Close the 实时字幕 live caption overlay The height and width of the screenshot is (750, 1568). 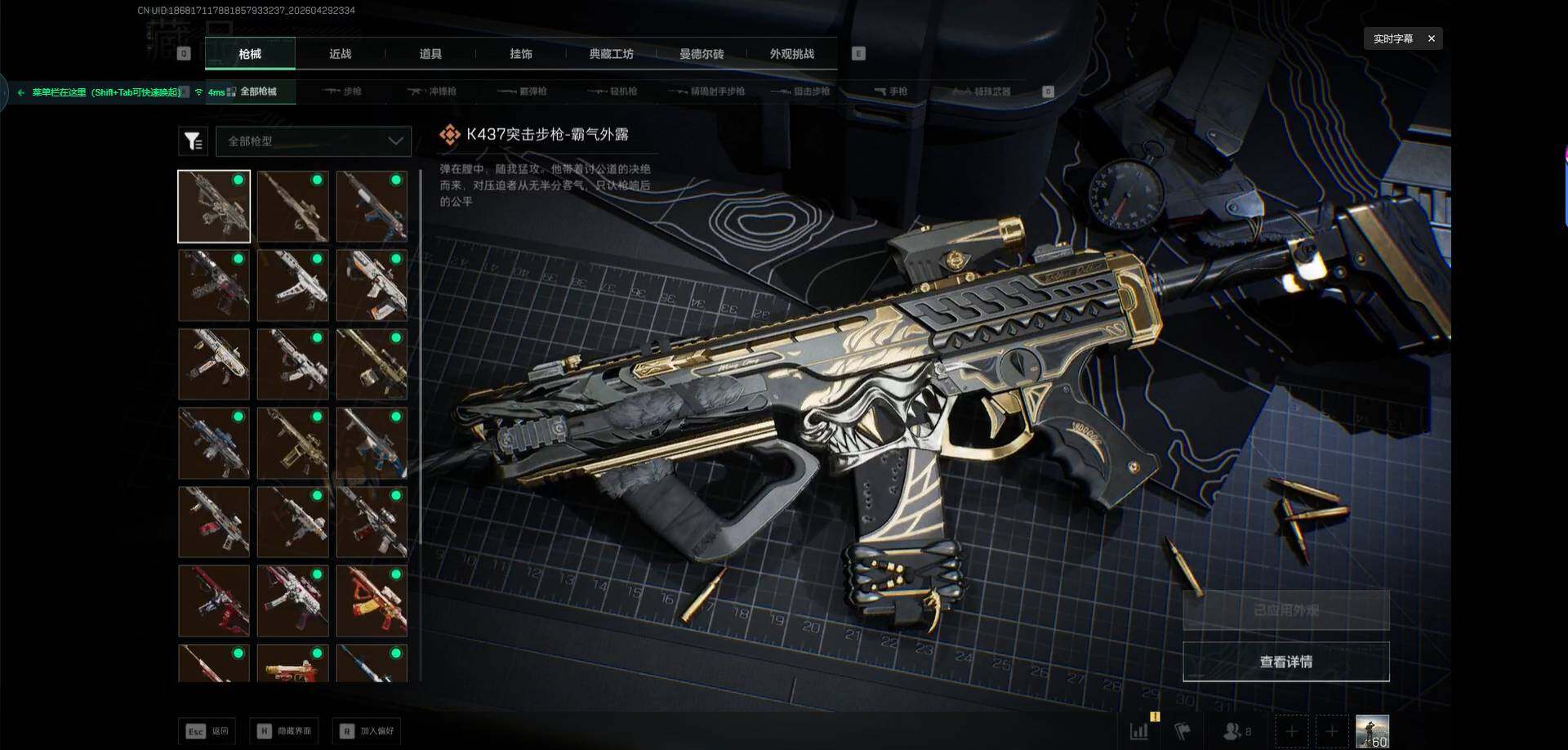1431,38
